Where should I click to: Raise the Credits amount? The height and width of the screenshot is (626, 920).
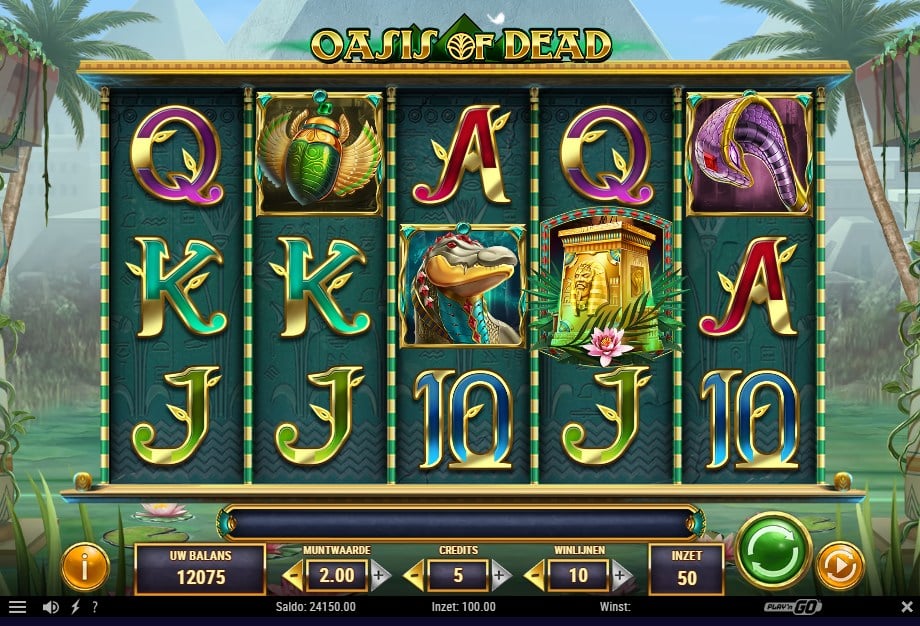[x=501, y=575]
